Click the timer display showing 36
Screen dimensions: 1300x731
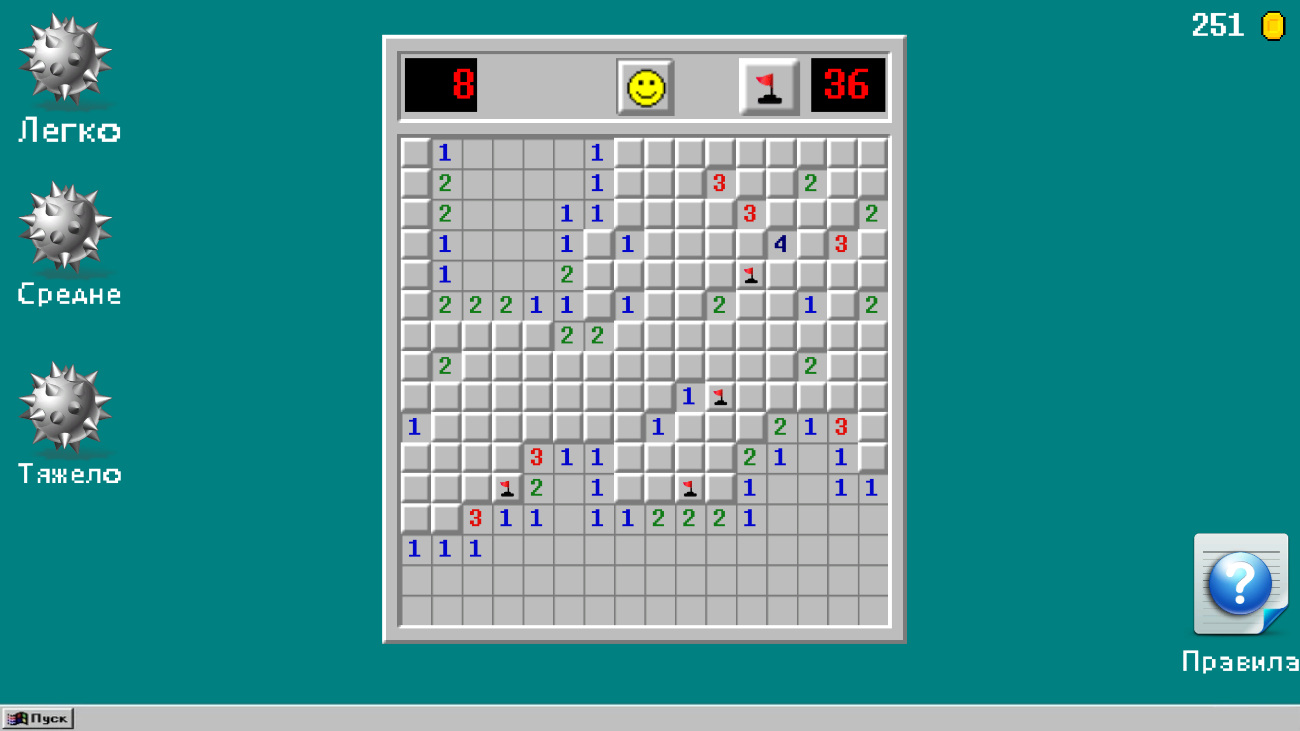pos(847,87)
